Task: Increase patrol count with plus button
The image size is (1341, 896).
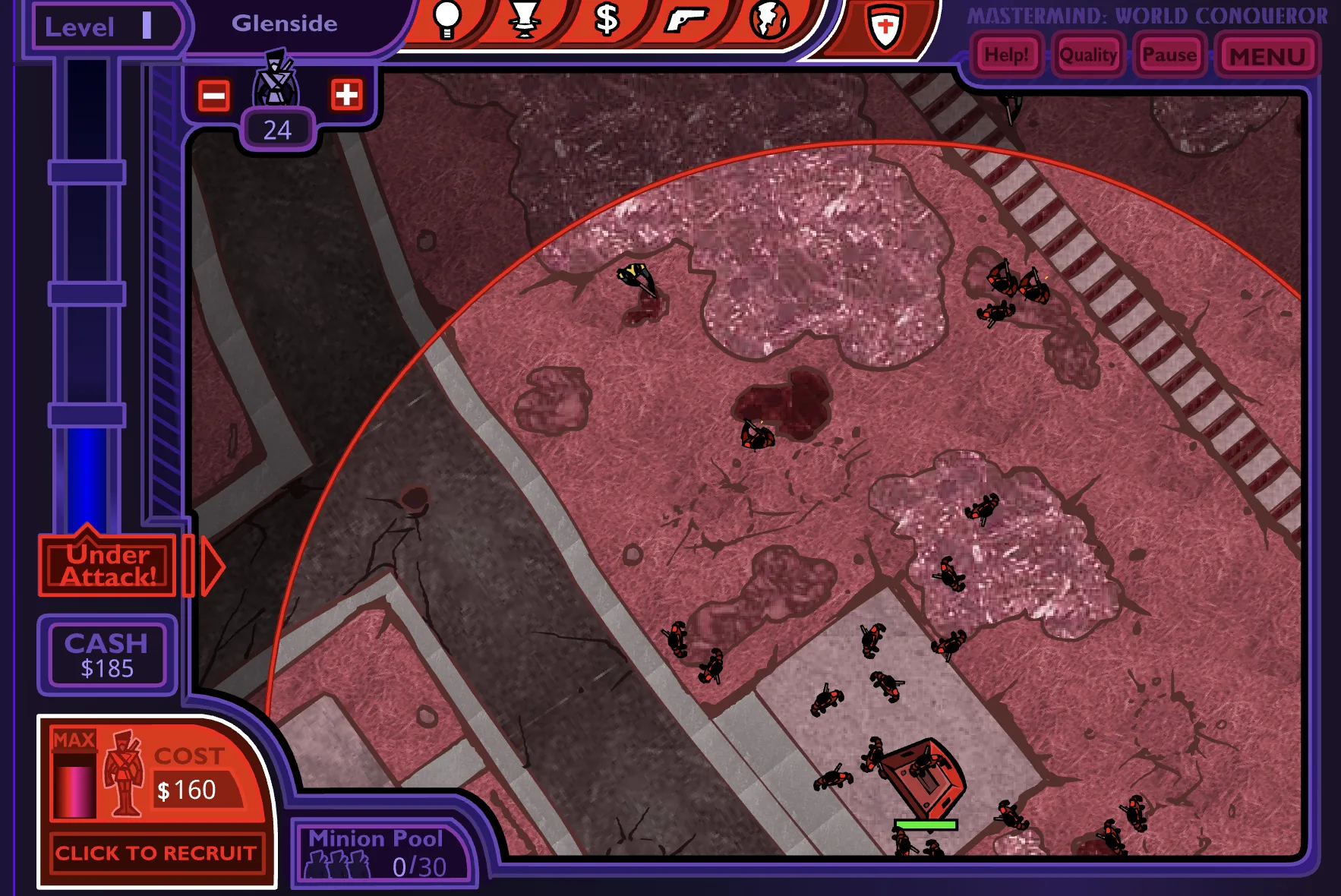Action: pos(346,95)
